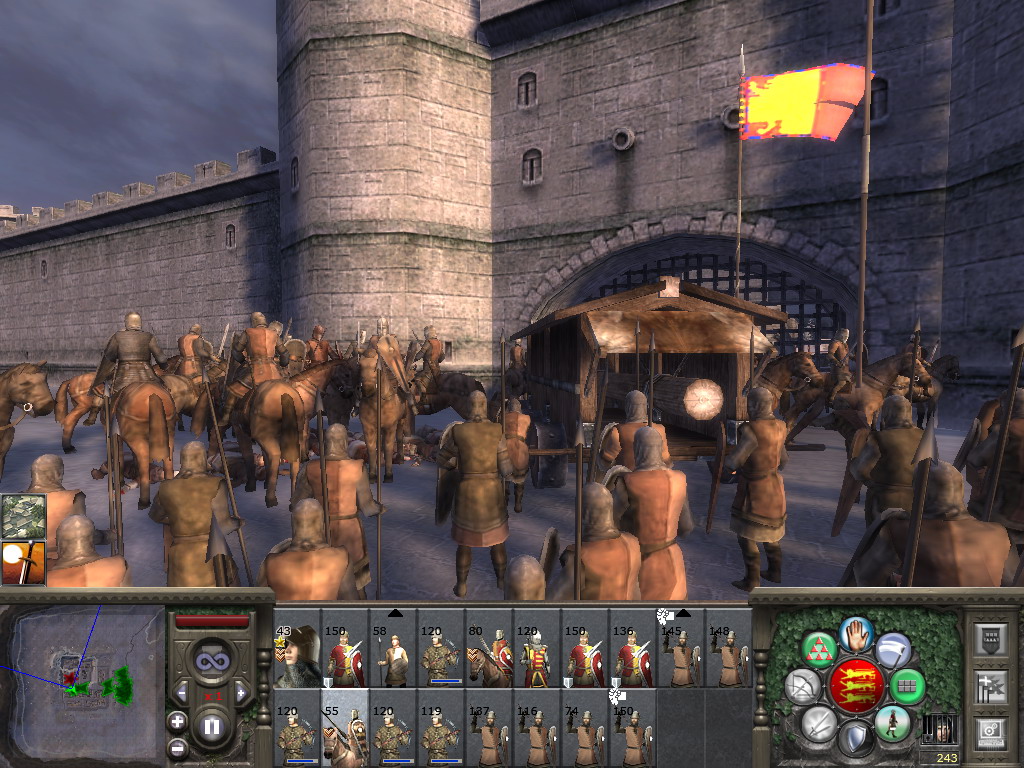Select the spearman unit card with 58 men
This screenshot has height=768, width=1024.
point(393,657)
